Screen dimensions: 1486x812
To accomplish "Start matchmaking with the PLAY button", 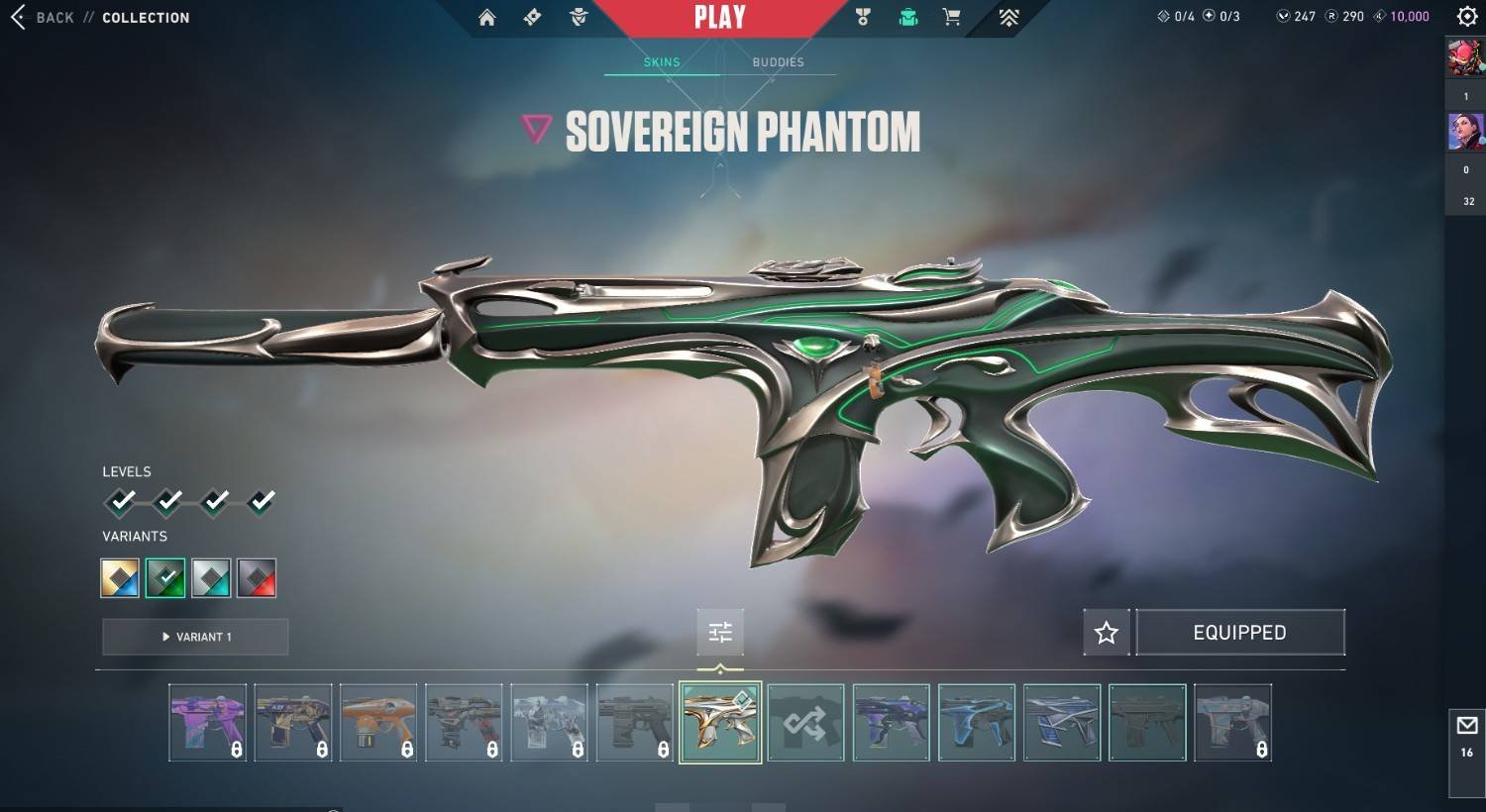I will [720, 18].
